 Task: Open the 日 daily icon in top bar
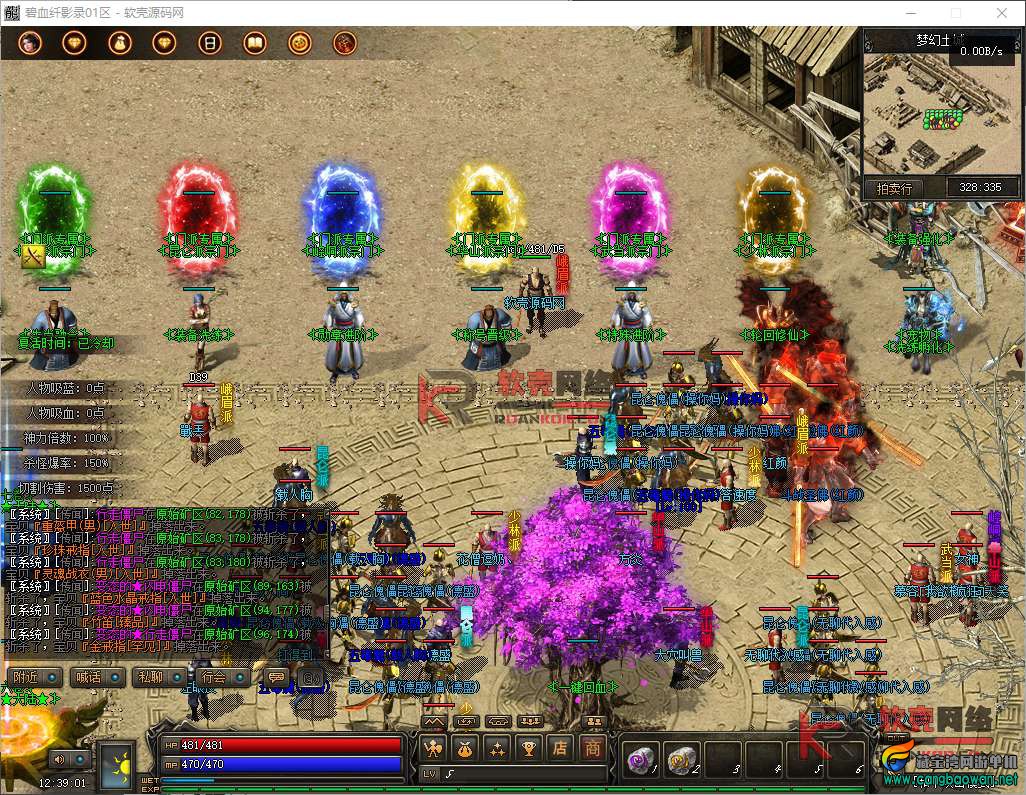(x=209, y=43)
